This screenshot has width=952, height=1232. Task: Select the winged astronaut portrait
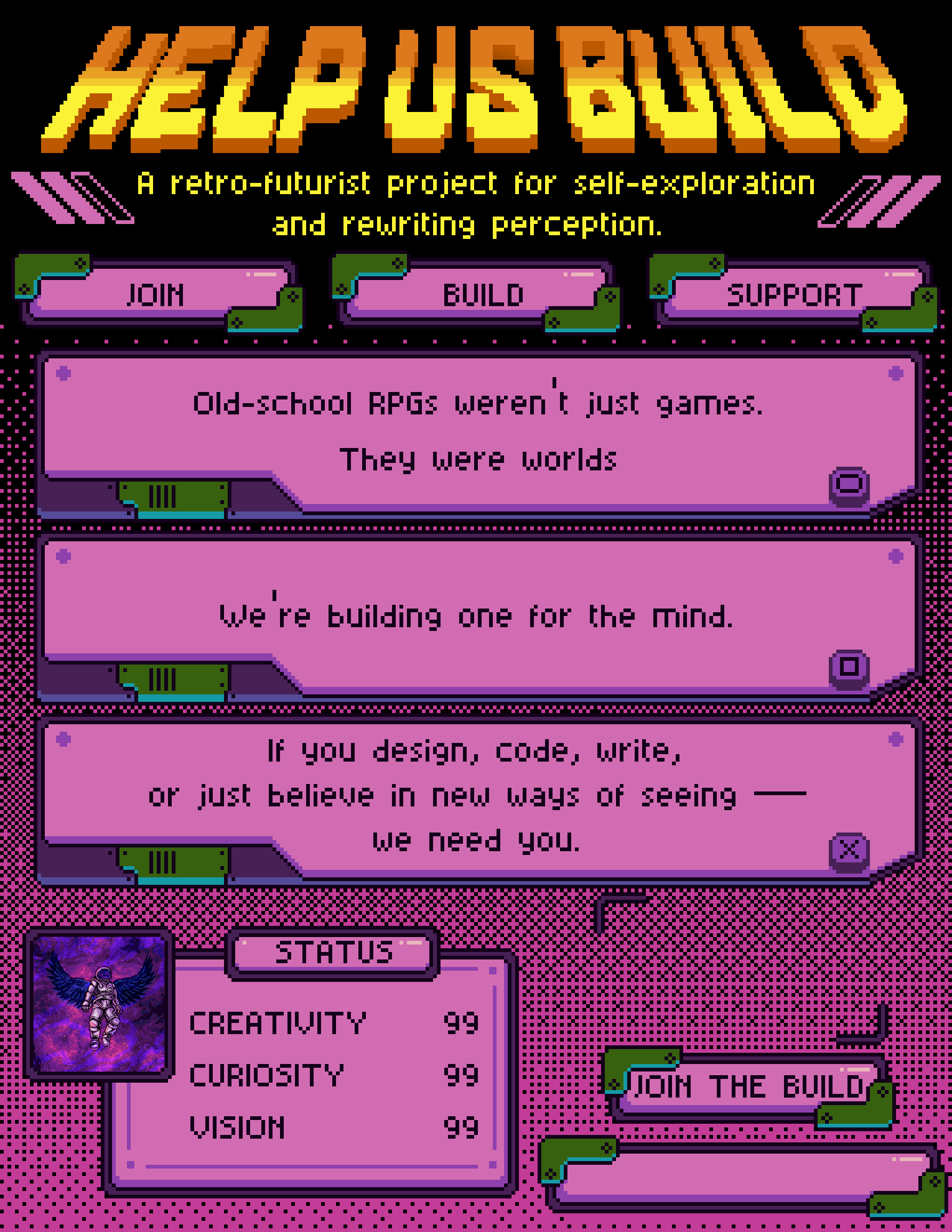click(99, 1004)
